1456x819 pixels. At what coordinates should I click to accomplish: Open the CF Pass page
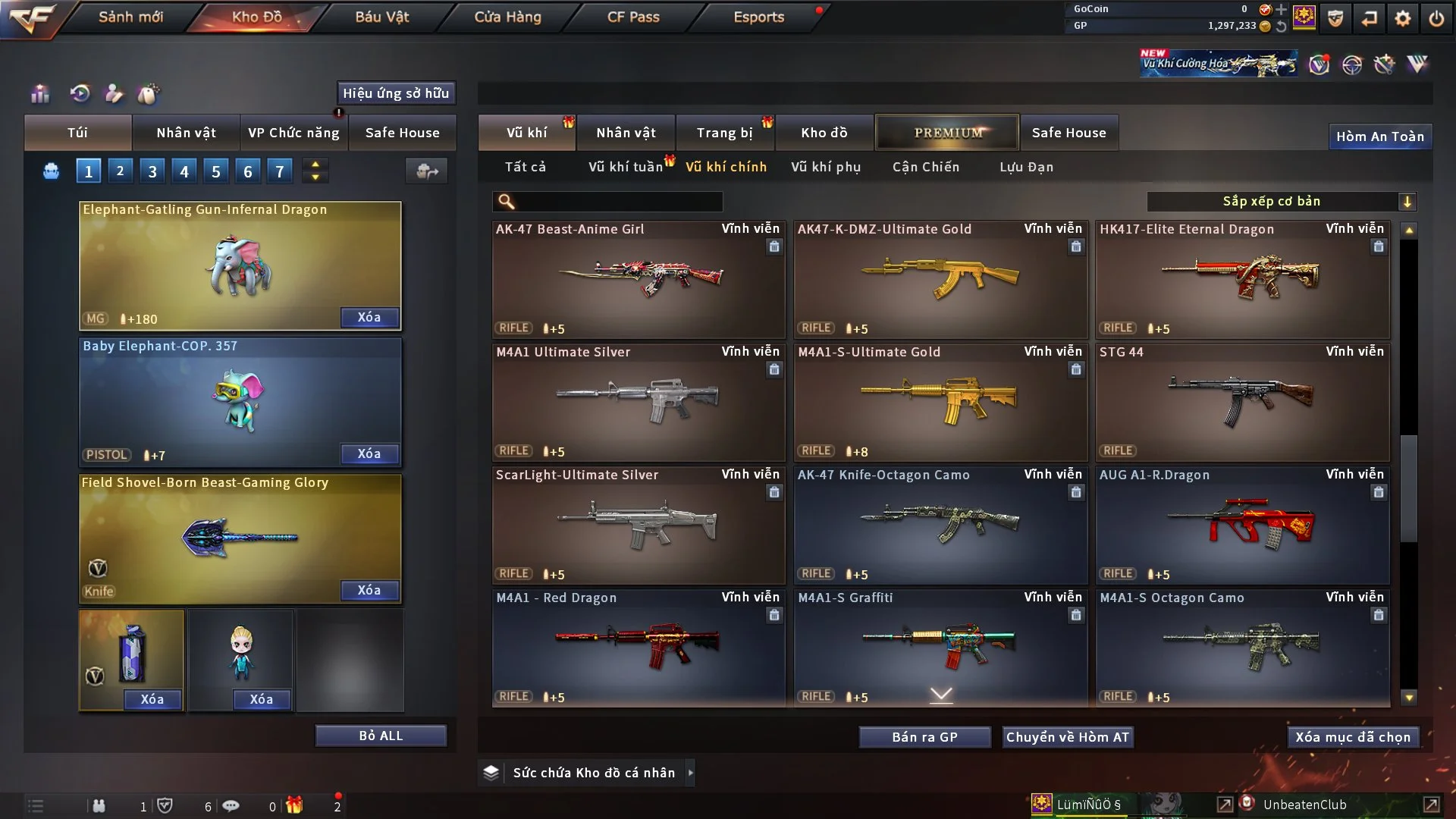[x=633, y=17]
